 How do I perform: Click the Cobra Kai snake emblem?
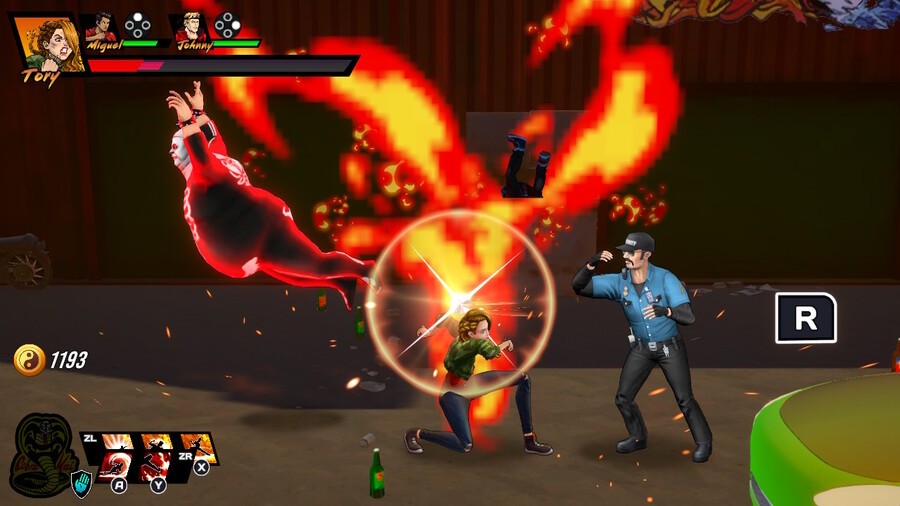coord(44,450)
